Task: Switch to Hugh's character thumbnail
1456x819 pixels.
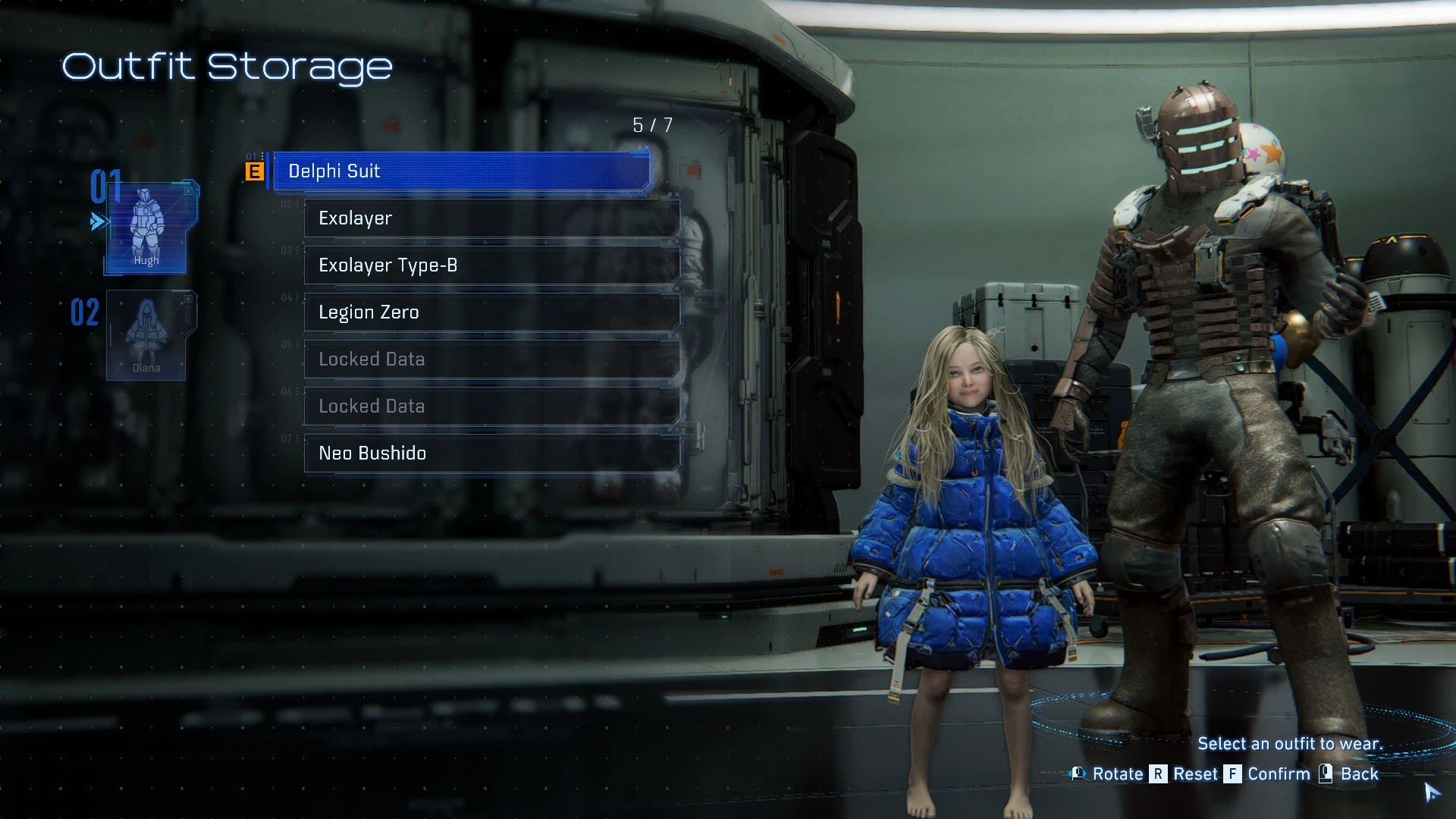Action: pyautogui.click(x=147, y=227)
